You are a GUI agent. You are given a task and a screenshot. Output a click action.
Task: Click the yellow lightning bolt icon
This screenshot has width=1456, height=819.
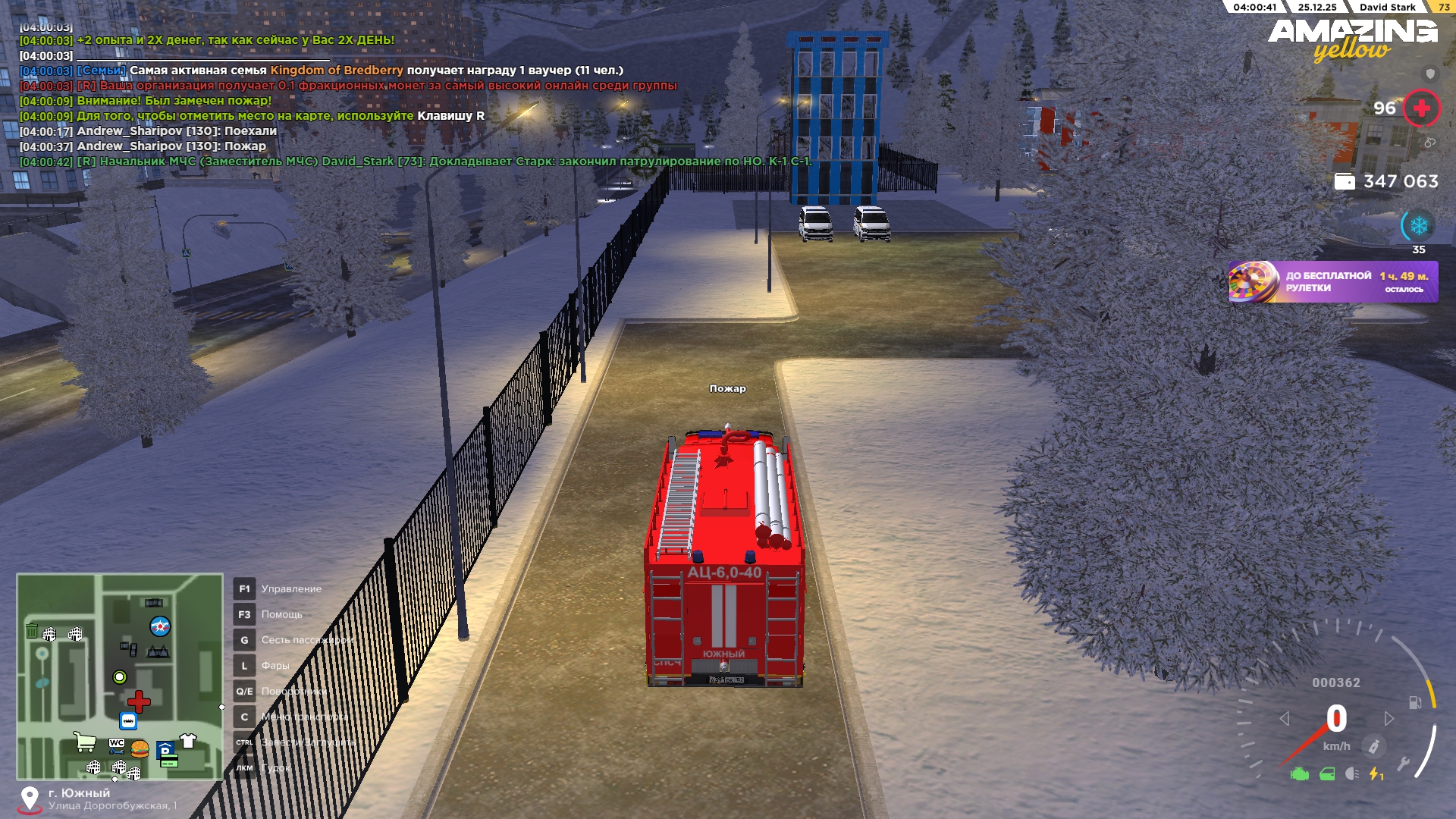(1375, 773)
